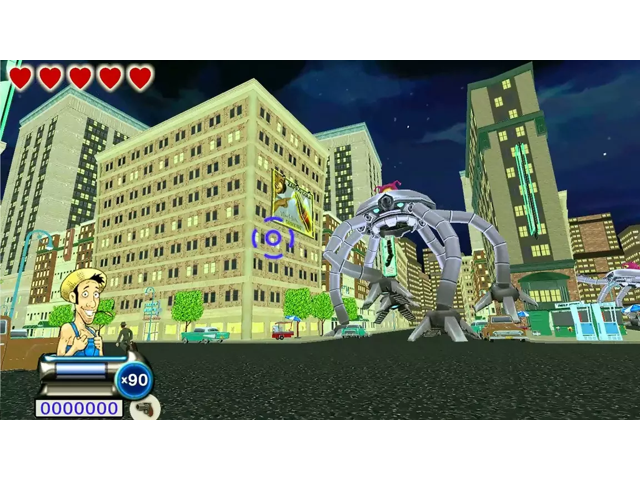Select the revolver weapon icon
The height and width of the screenshot is (480, 640).
145,408
